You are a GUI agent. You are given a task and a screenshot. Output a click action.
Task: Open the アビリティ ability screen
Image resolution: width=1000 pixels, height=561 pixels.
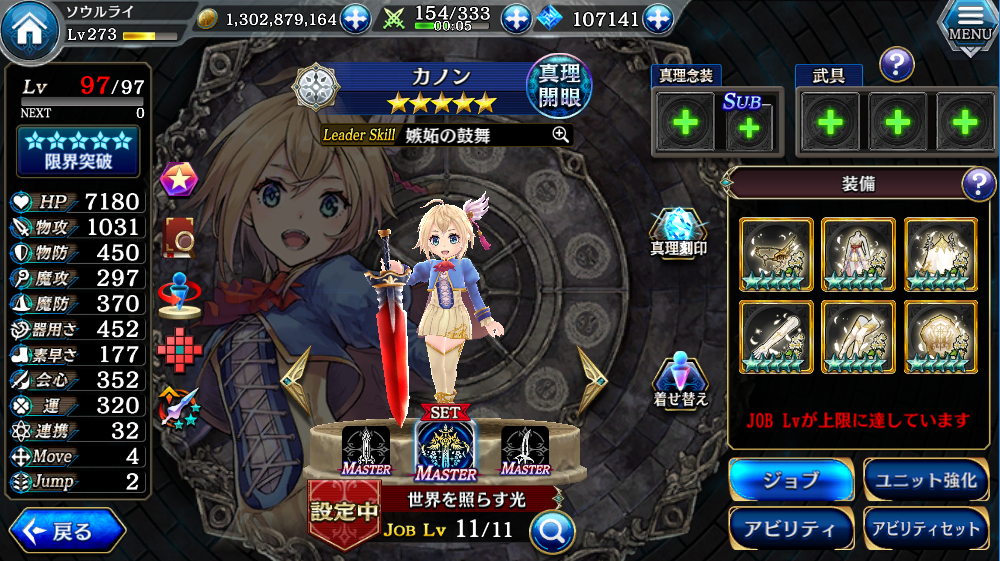point(790,529)
